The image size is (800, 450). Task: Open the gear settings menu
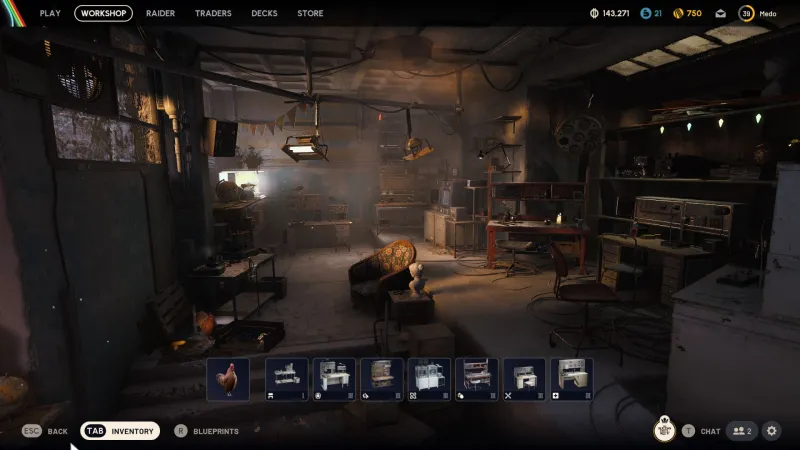pyautogui.click(x=772, y=431)
